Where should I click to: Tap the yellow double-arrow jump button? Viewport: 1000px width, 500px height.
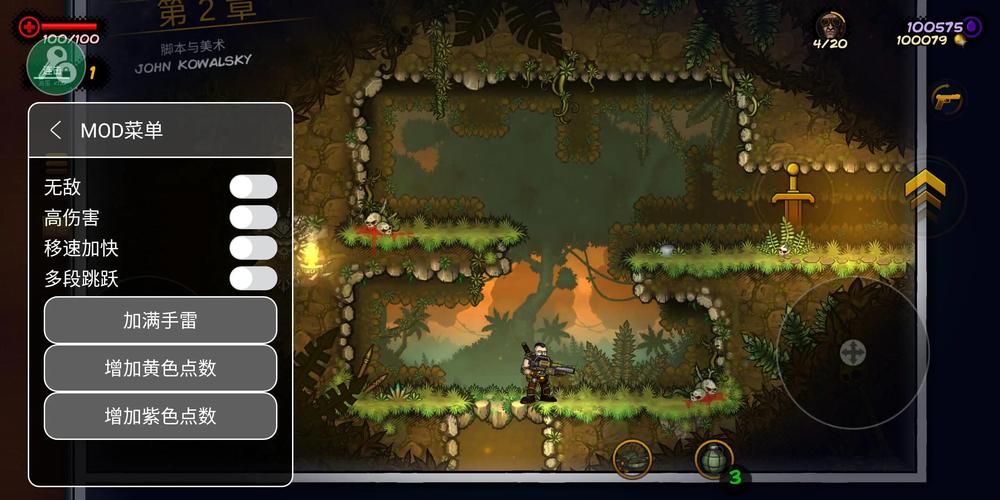pos(925,190)
